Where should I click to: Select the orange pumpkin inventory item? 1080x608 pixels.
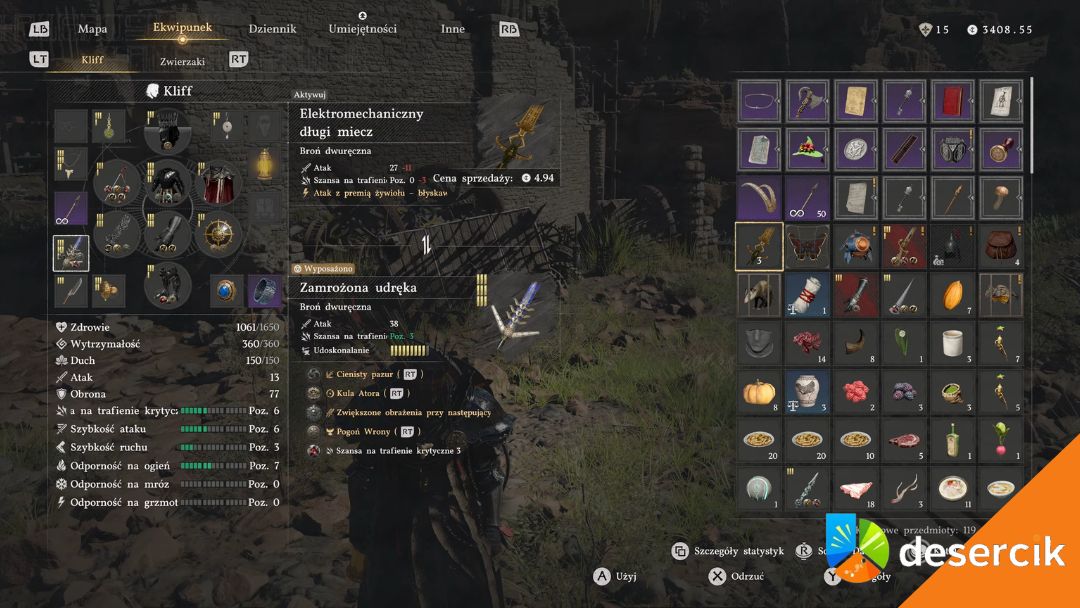[x=759, y=390]
